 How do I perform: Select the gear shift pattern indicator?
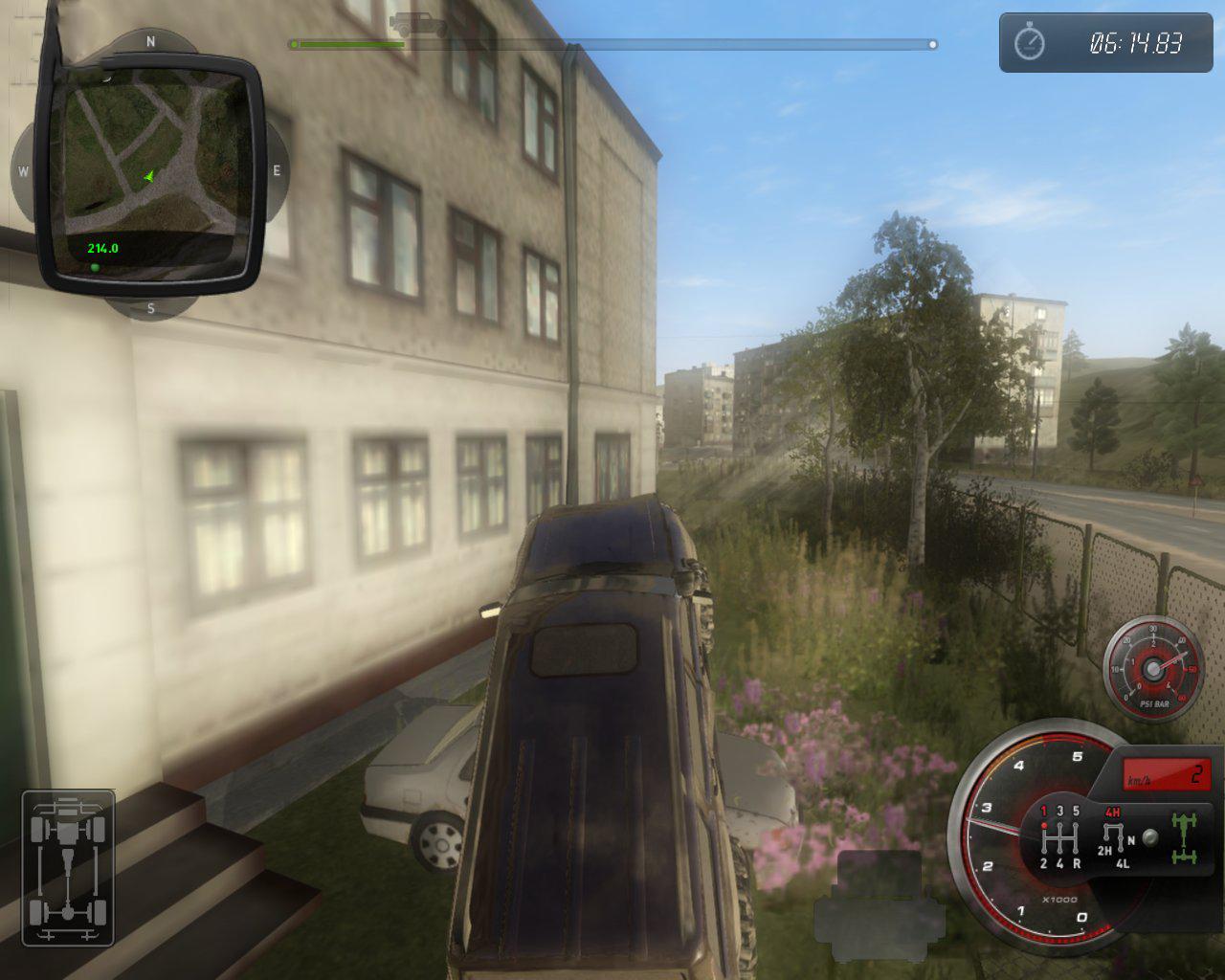point(1059,836)
